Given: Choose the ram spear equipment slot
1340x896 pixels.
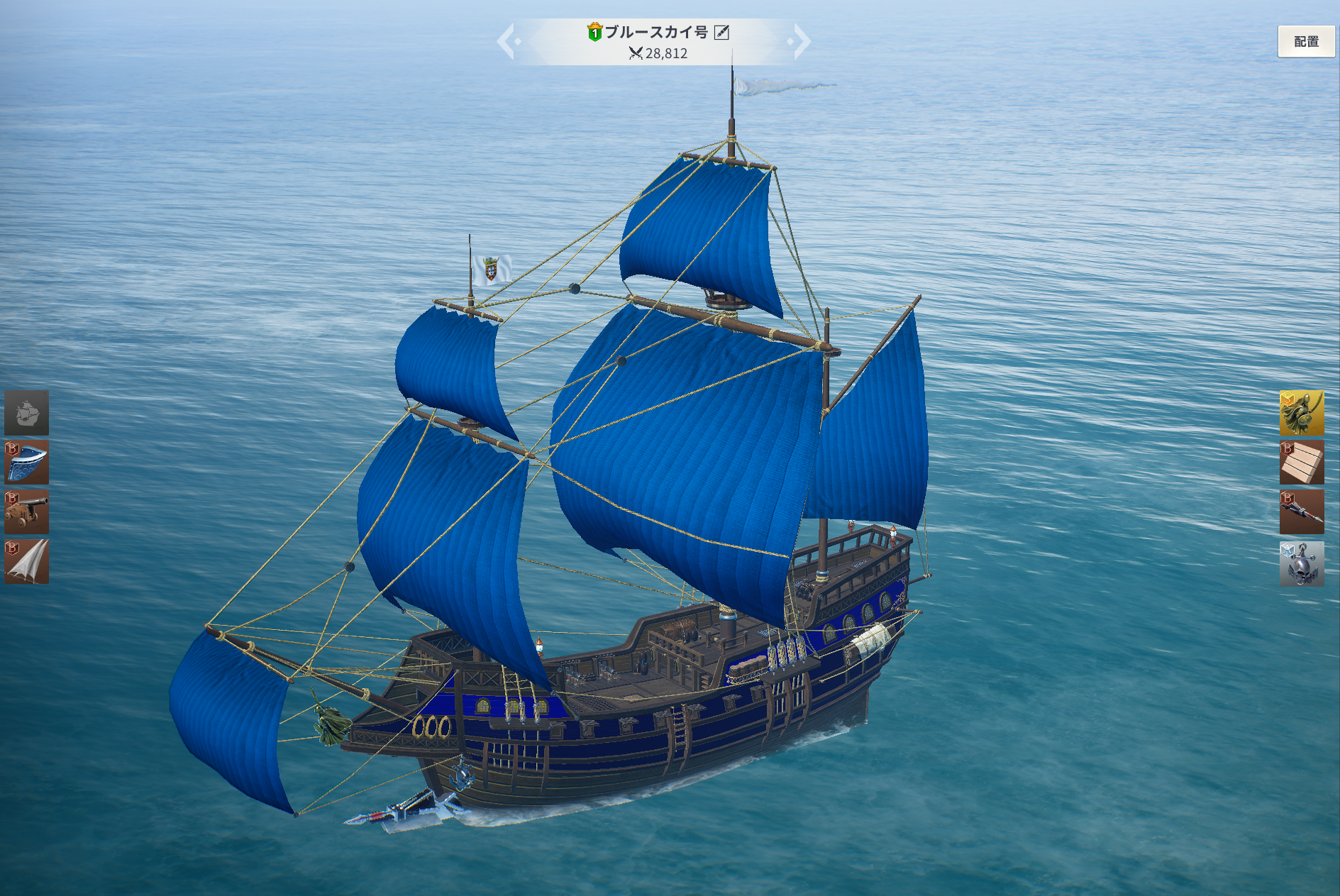Looking at the screenshot, I should pyautogui.click(x=1301, y=511).
